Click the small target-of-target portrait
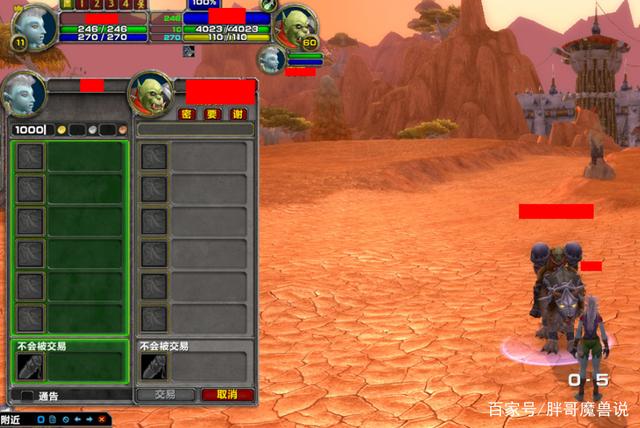 (271, 59)
